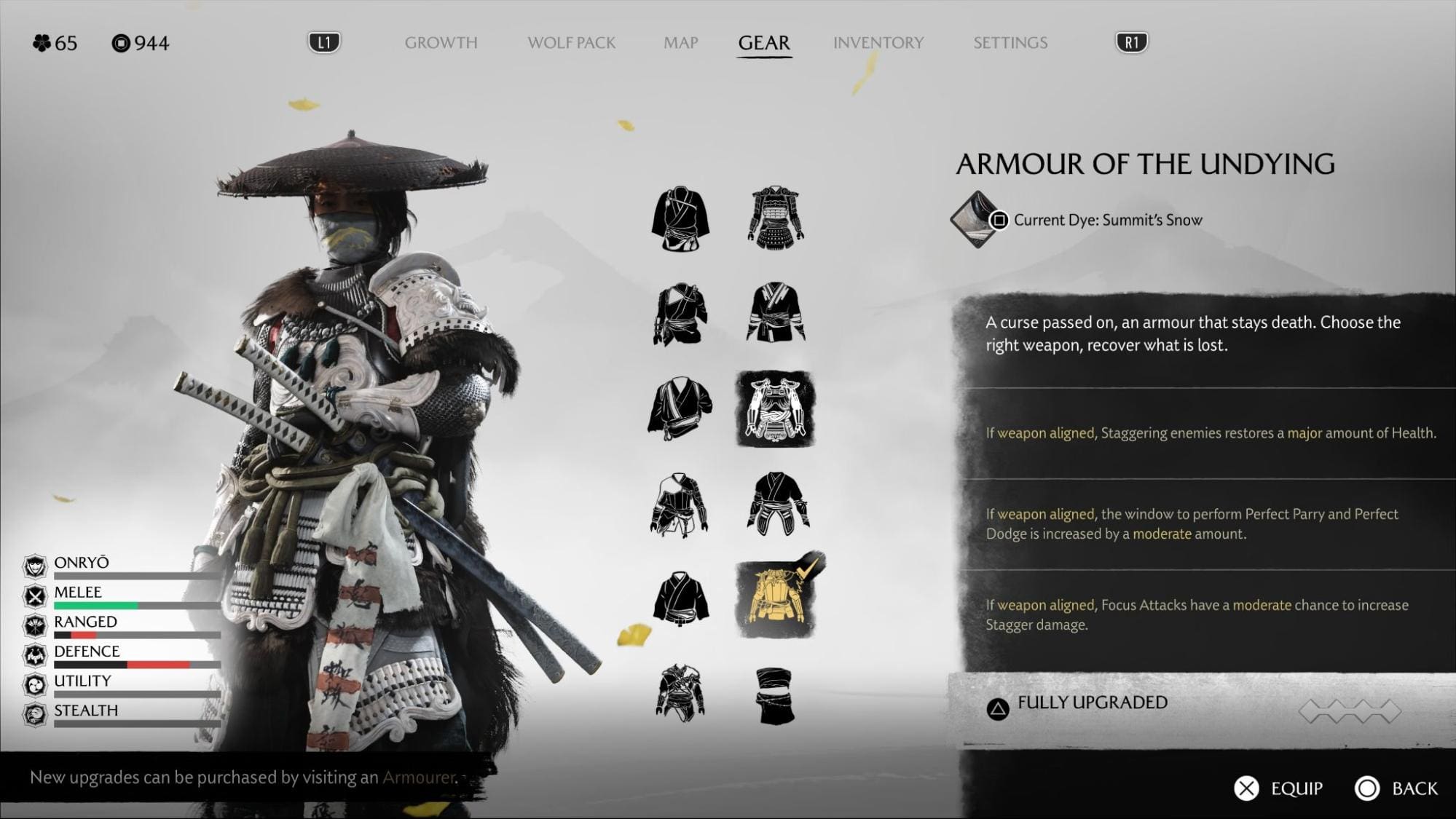Open the Inventory tab

click(878, 43)
